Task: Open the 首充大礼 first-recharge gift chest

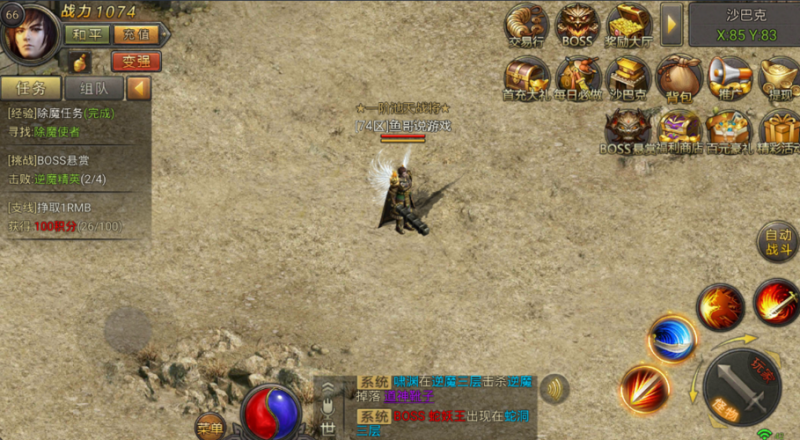Action: coord(525,76)
